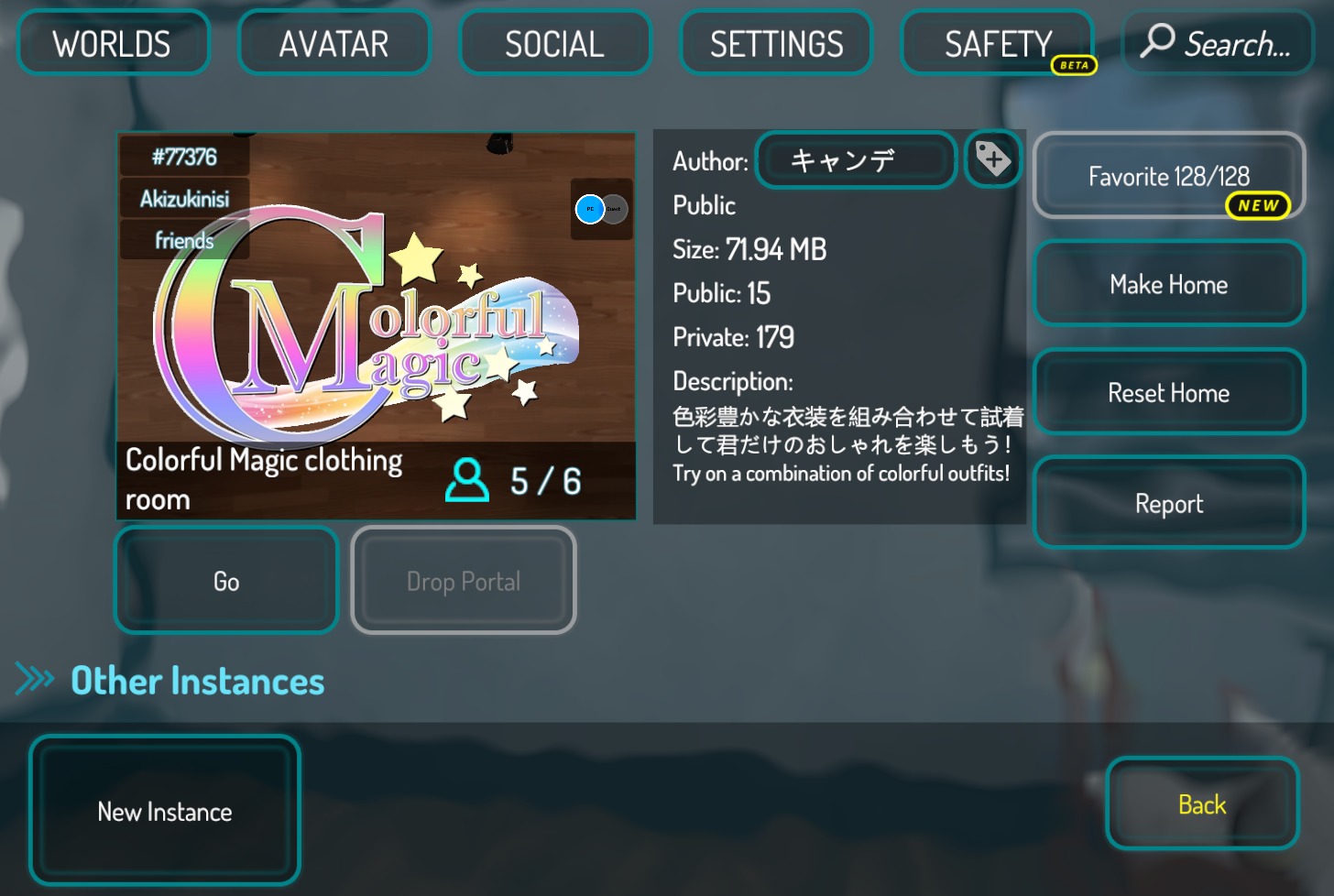Switch to the SOCIAL tab
This screenshot has width=1334, height=896.
pyautogui.click(x=554, y=42)
